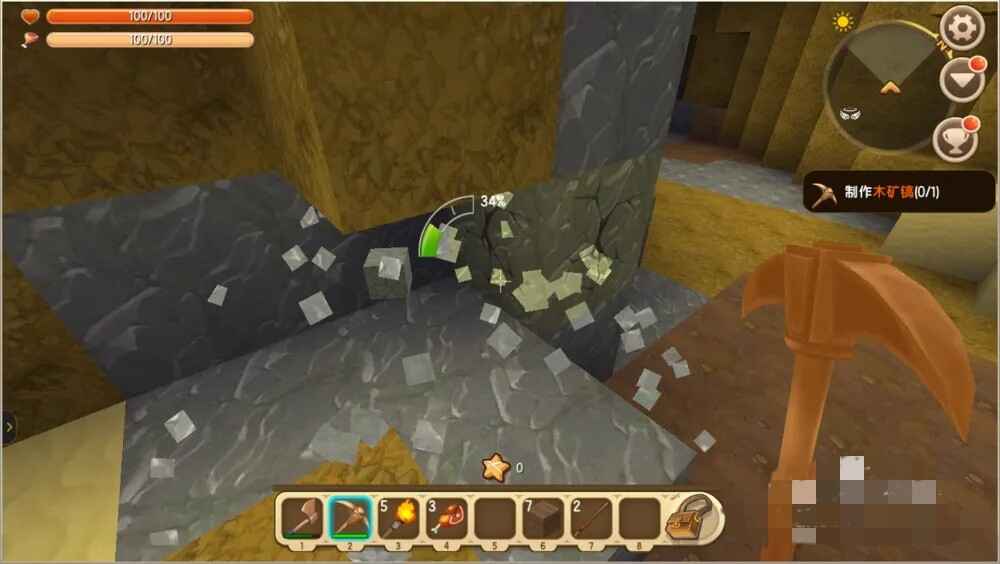Click the star points icon above hotbar

pyautogui.click(x=494, y=466)
